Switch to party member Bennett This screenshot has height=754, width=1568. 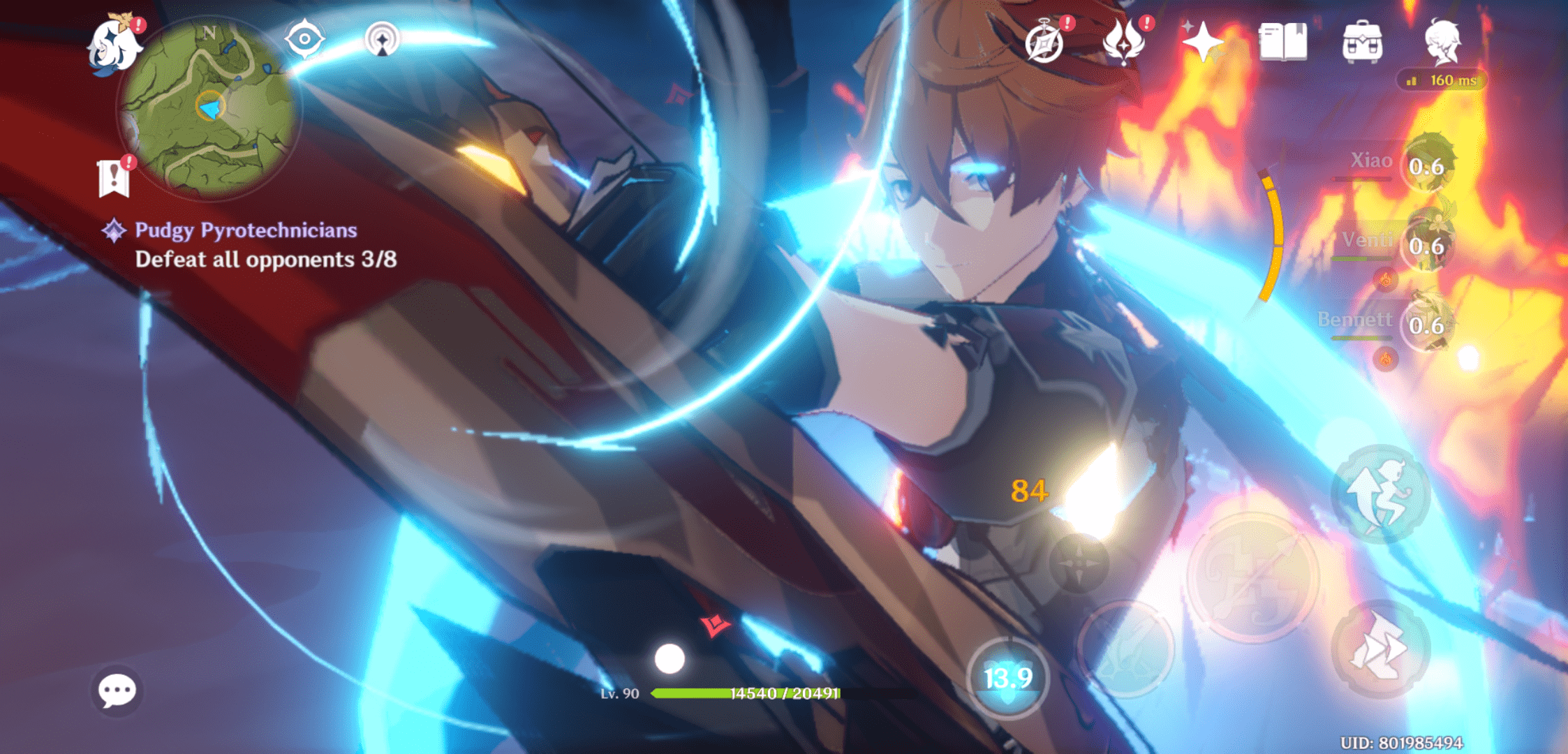1427,324
